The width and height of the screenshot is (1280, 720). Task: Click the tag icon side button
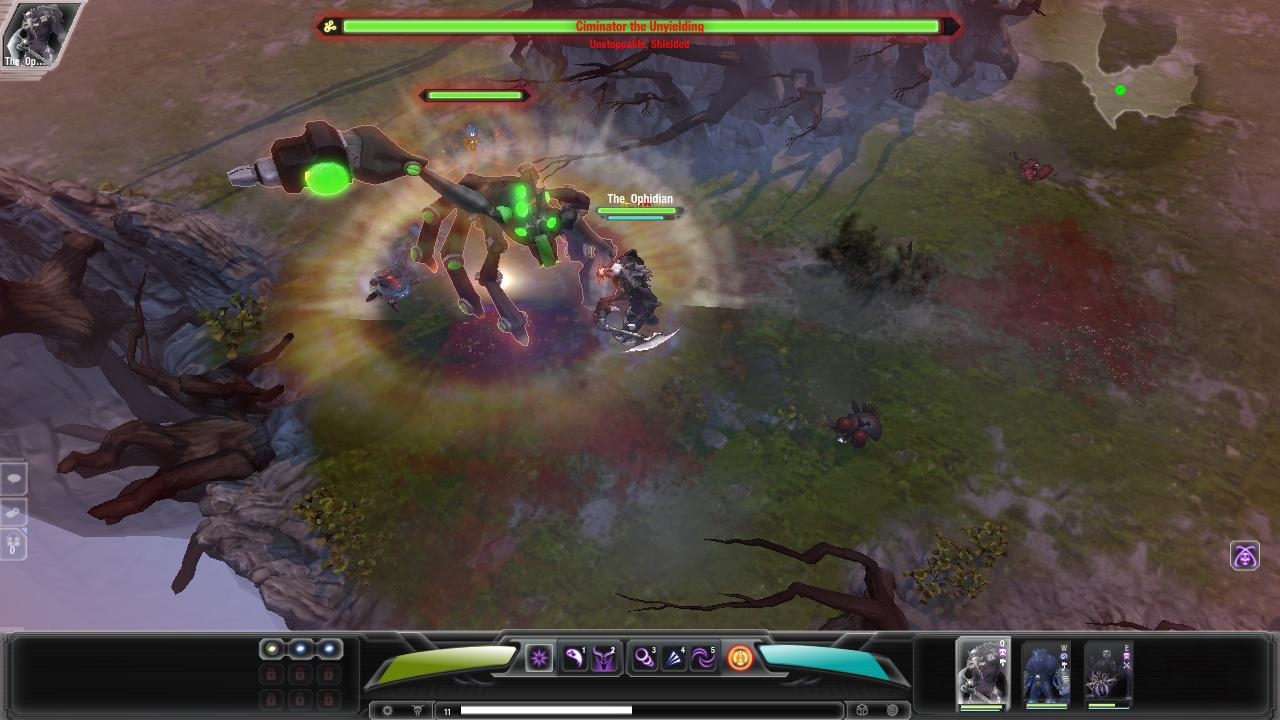(x=14, y=512)
